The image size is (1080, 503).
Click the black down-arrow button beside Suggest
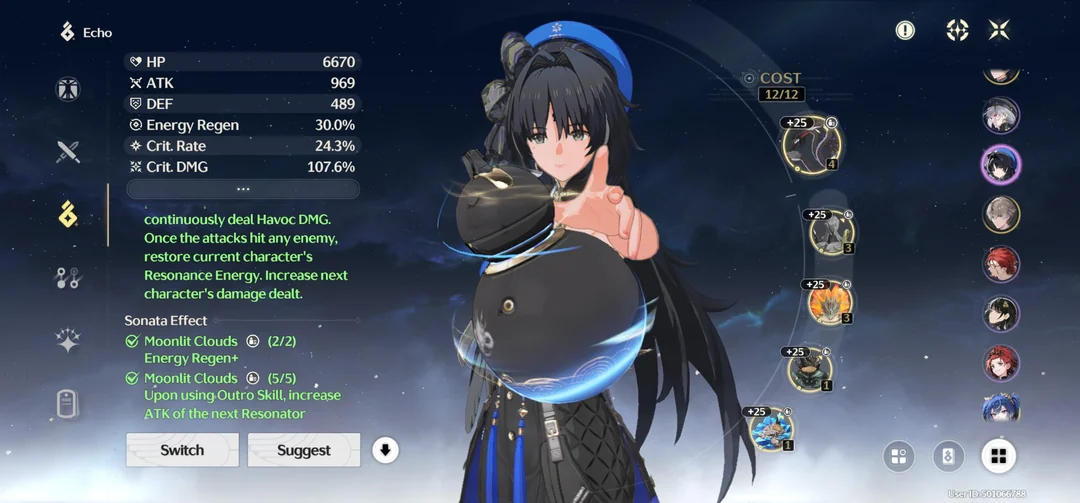(x=385, y=450)
